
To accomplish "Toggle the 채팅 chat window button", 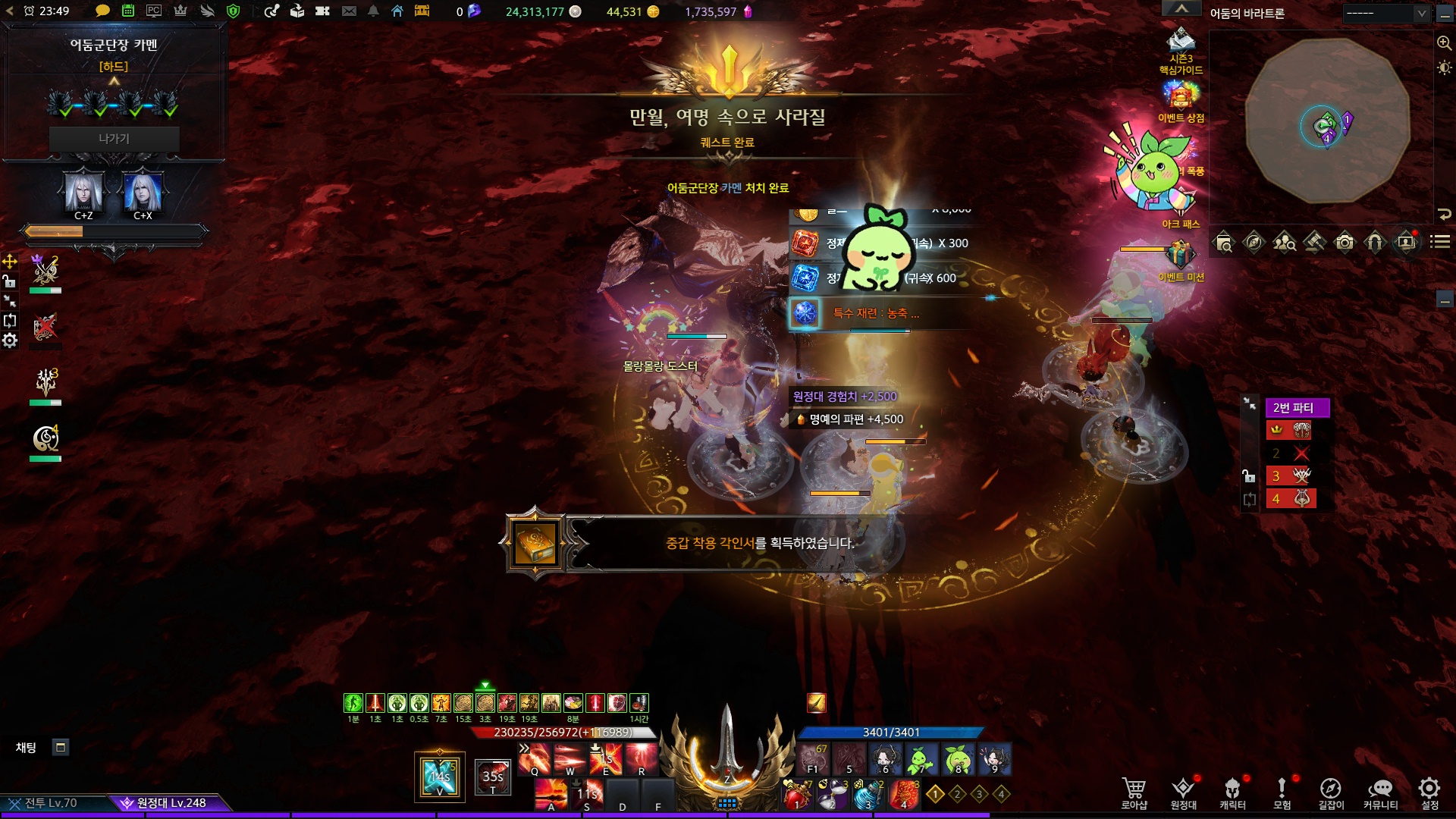I will point(61,748).
